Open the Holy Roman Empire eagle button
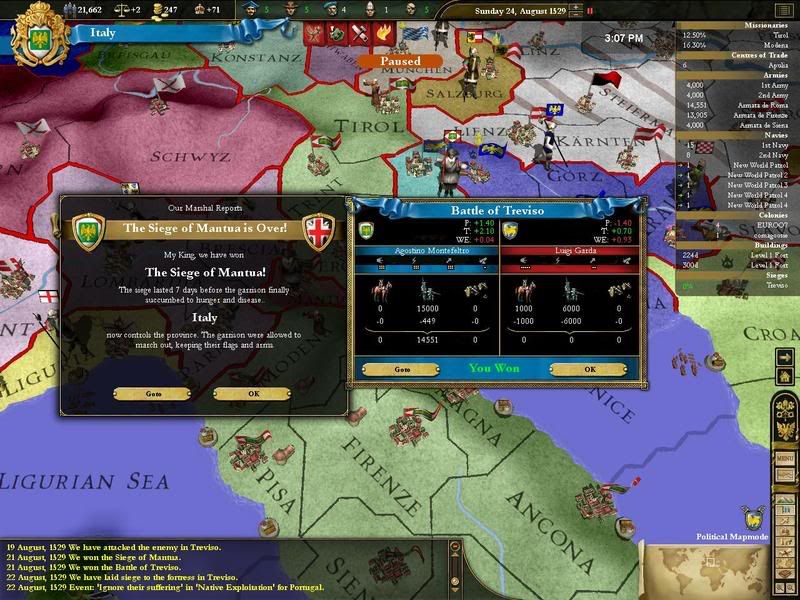This screenshot has width=800, height=600. [787, 429]
